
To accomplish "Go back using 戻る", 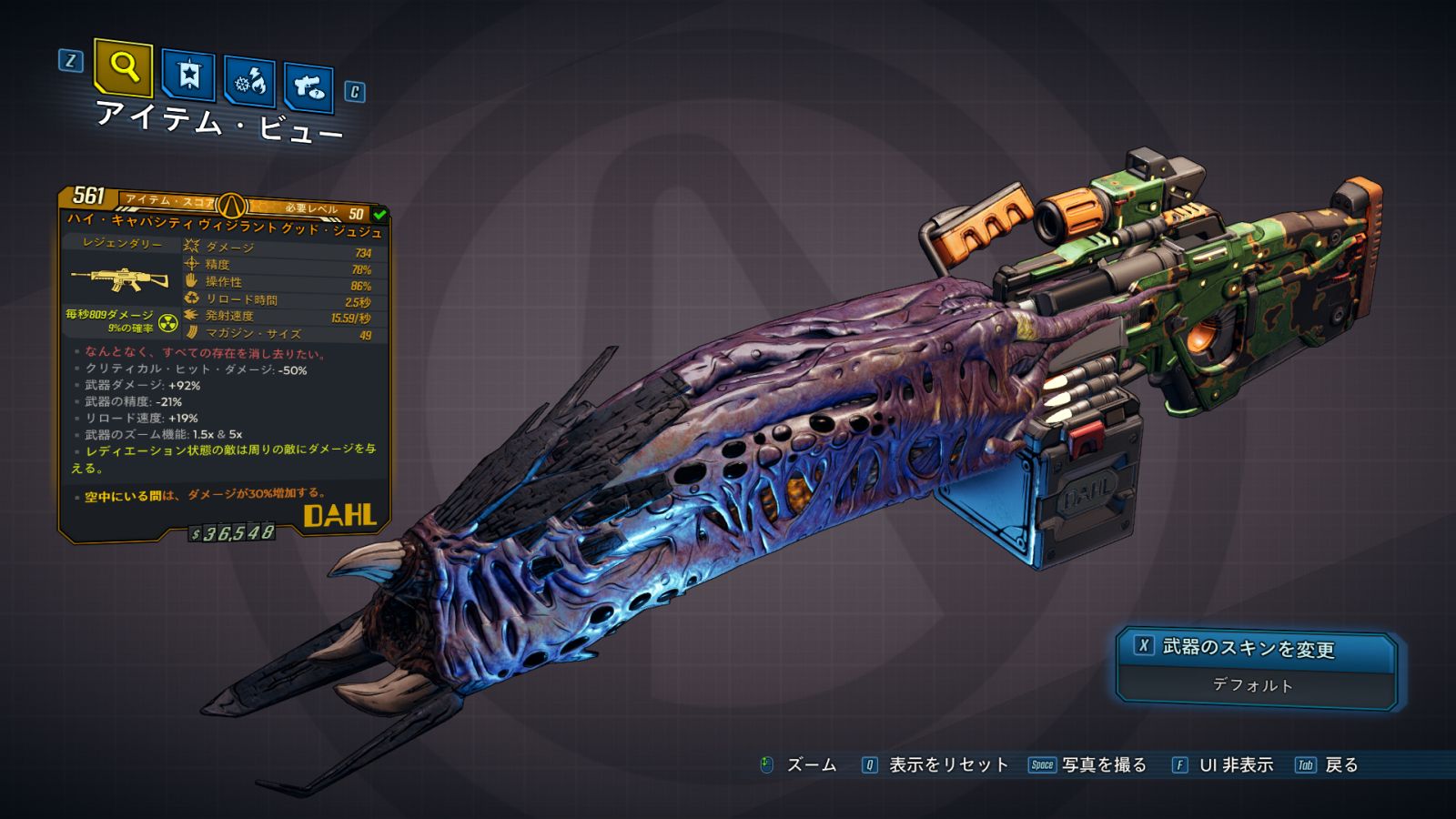I will point(1340,765).
